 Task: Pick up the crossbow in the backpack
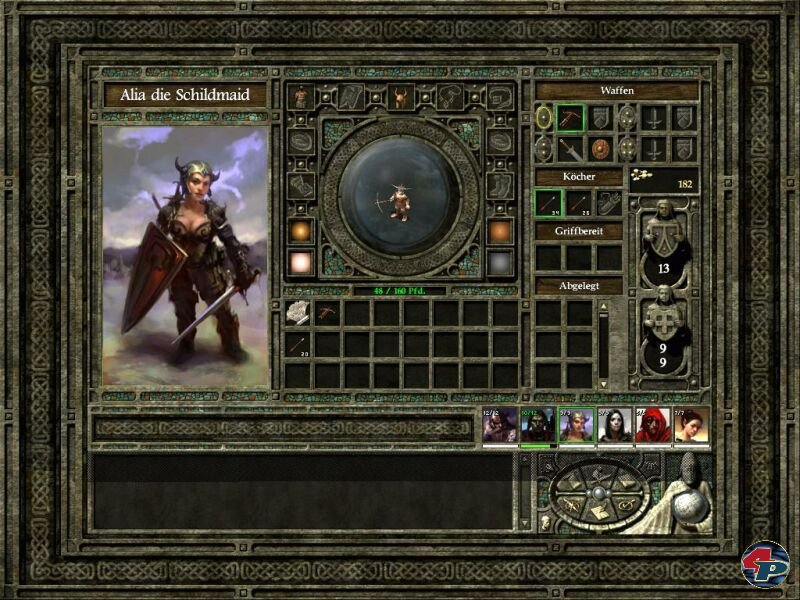coord(329,313)
